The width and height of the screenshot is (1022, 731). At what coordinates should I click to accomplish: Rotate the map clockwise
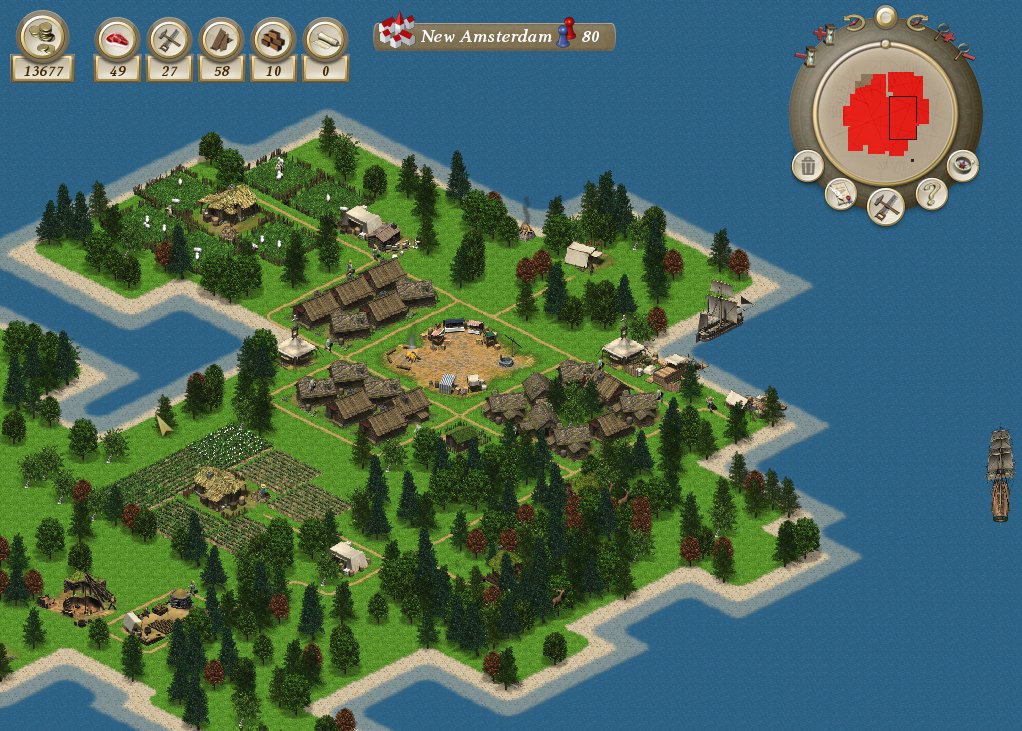click(x=916, y=20)
